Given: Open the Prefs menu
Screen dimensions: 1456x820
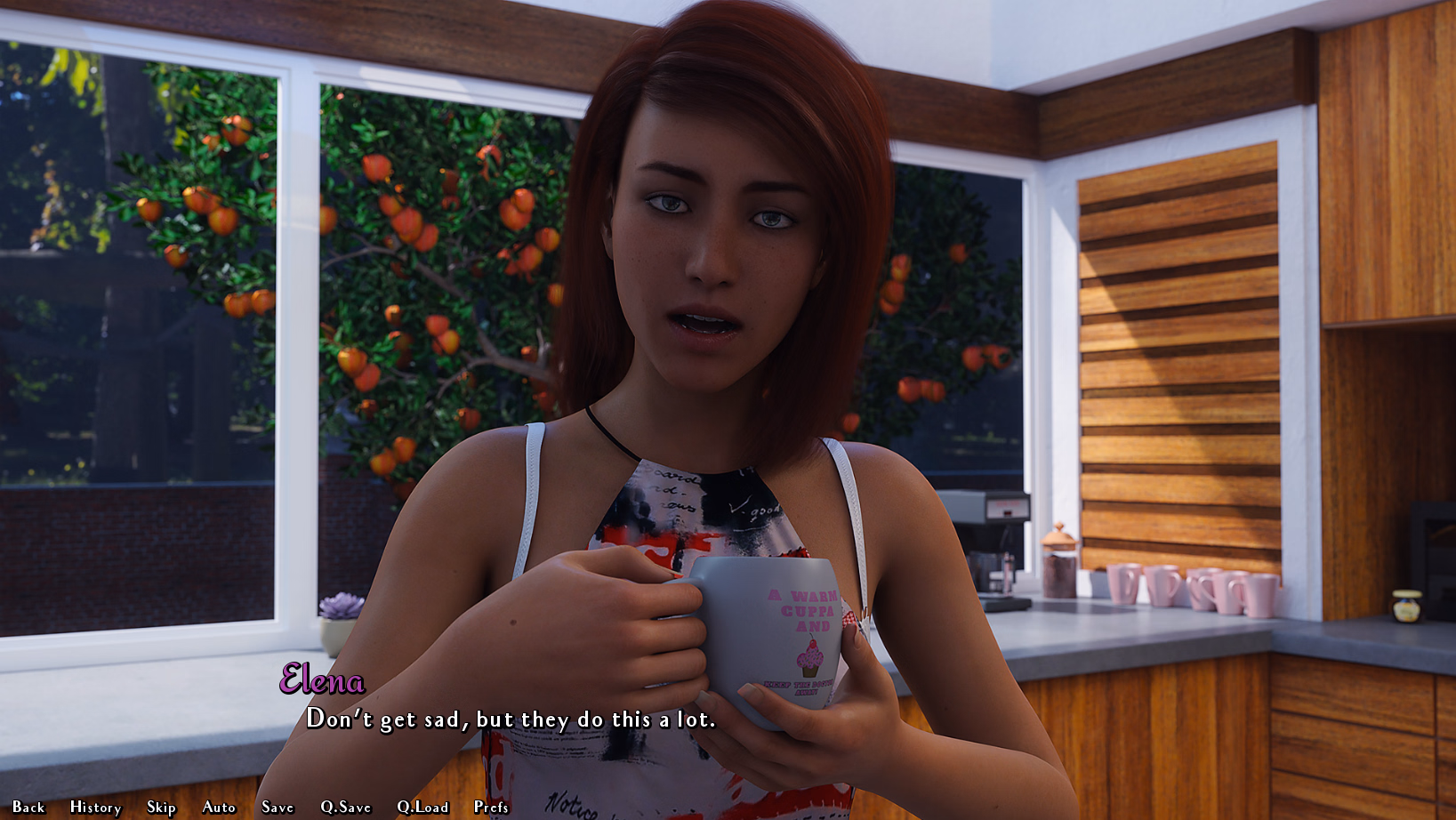Looking at the screenshot, I should [491, 807].
